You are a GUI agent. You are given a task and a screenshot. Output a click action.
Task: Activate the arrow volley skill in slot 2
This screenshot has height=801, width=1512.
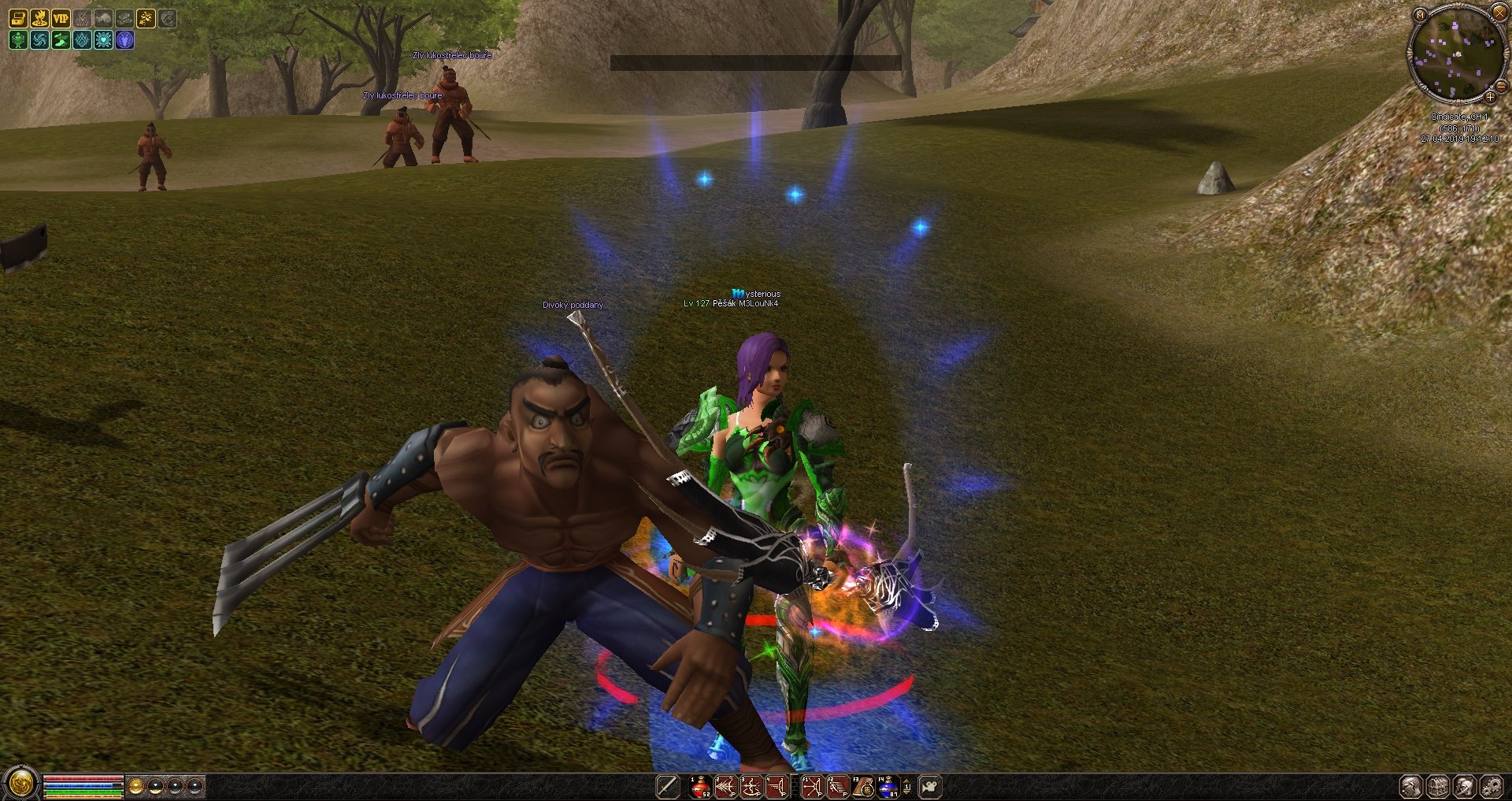click(x=725, y=787)
